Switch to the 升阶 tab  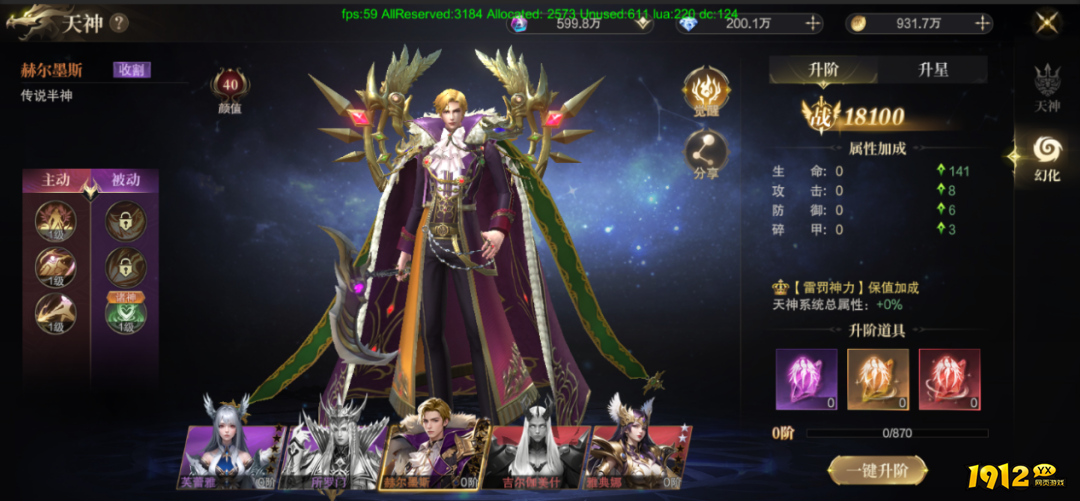click(823, 69)
